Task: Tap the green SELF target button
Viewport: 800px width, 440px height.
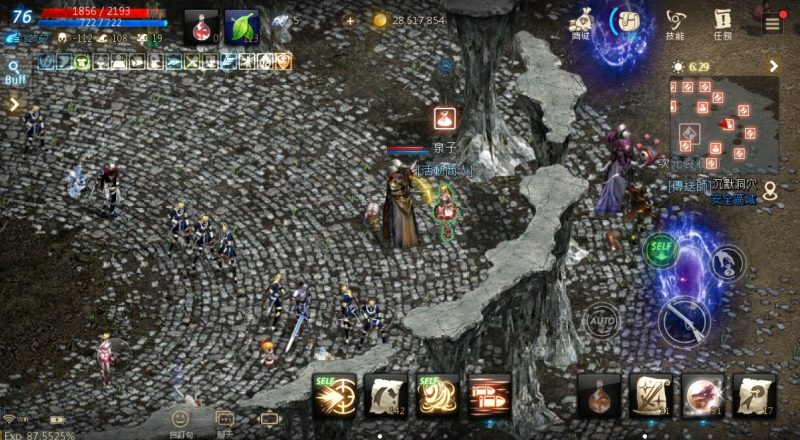Action: click(x=658, y=248)
